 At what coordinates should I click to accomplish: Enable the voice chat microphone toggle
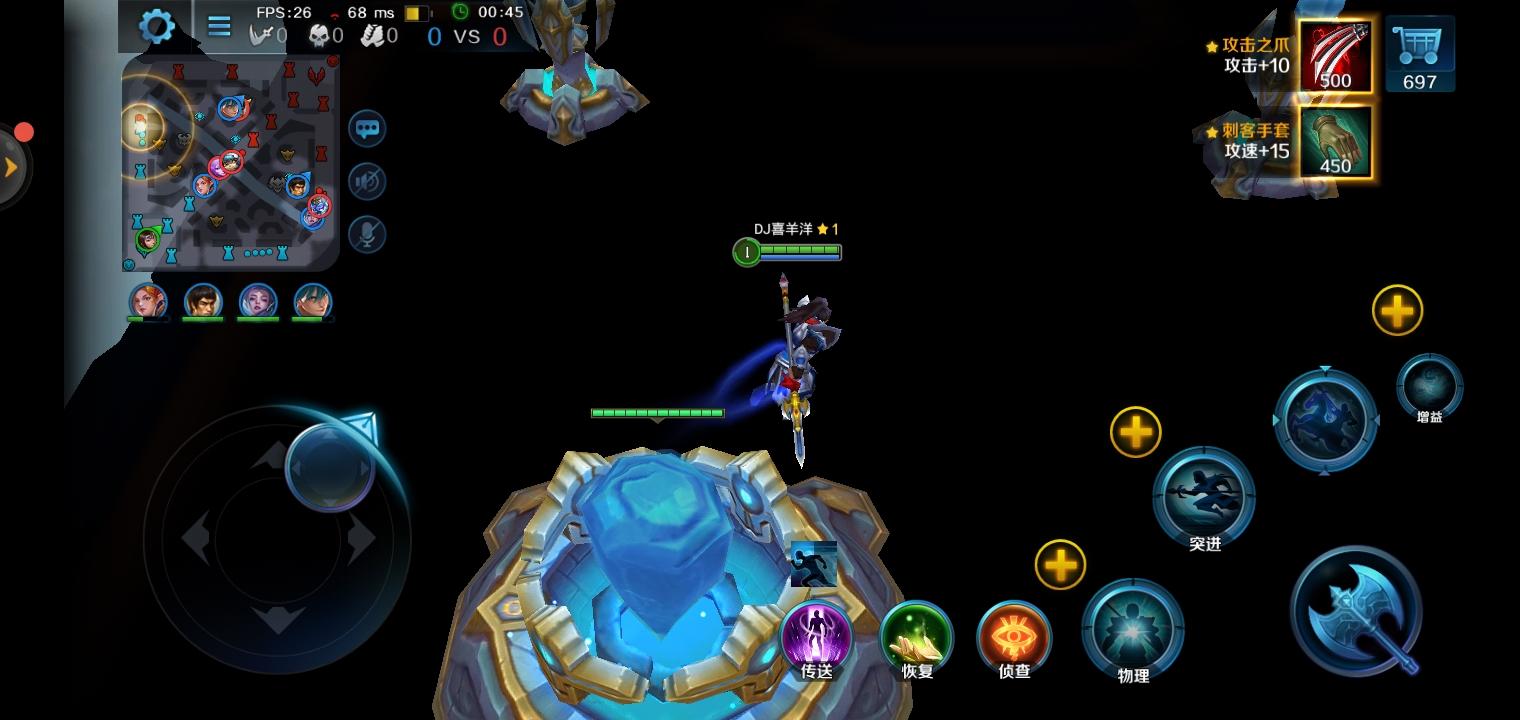[x=367, y=234]
